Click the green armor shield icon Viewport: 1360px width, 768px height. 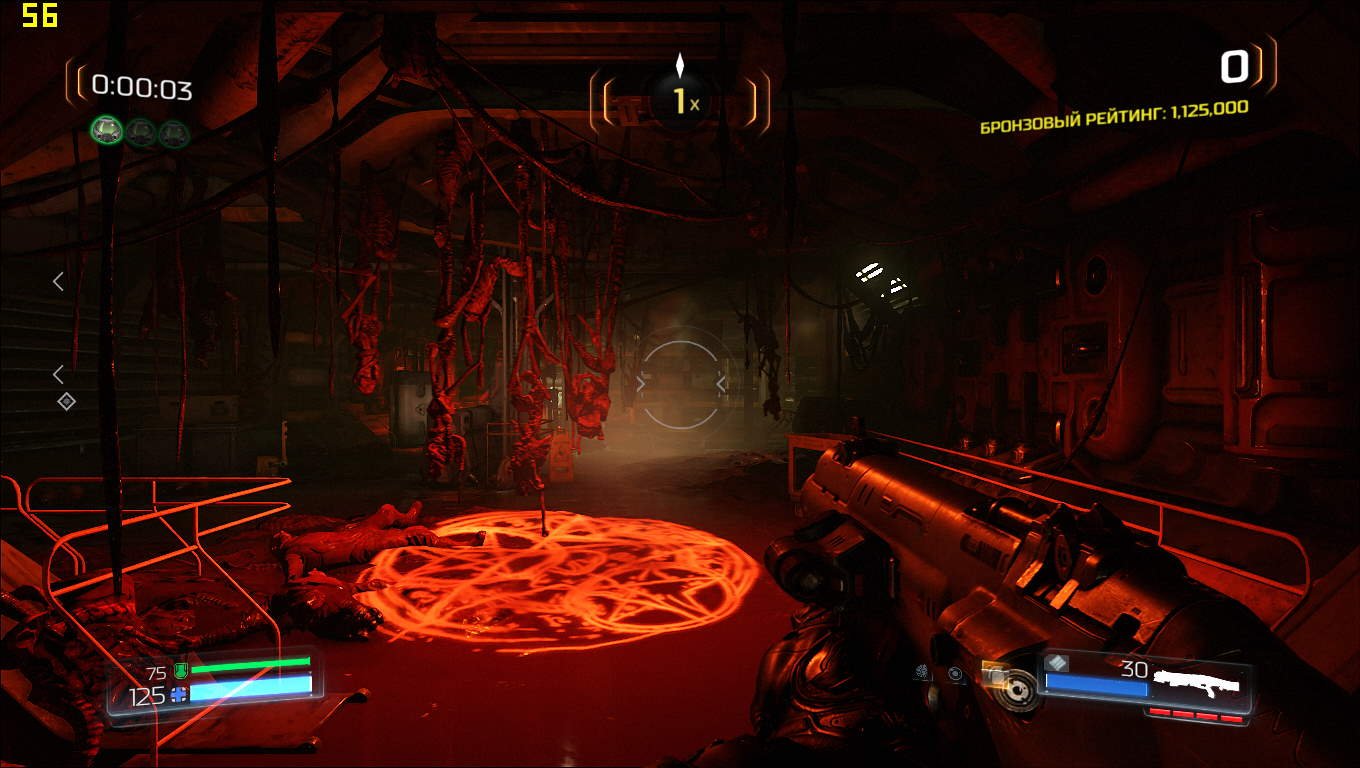click(180, 671)
